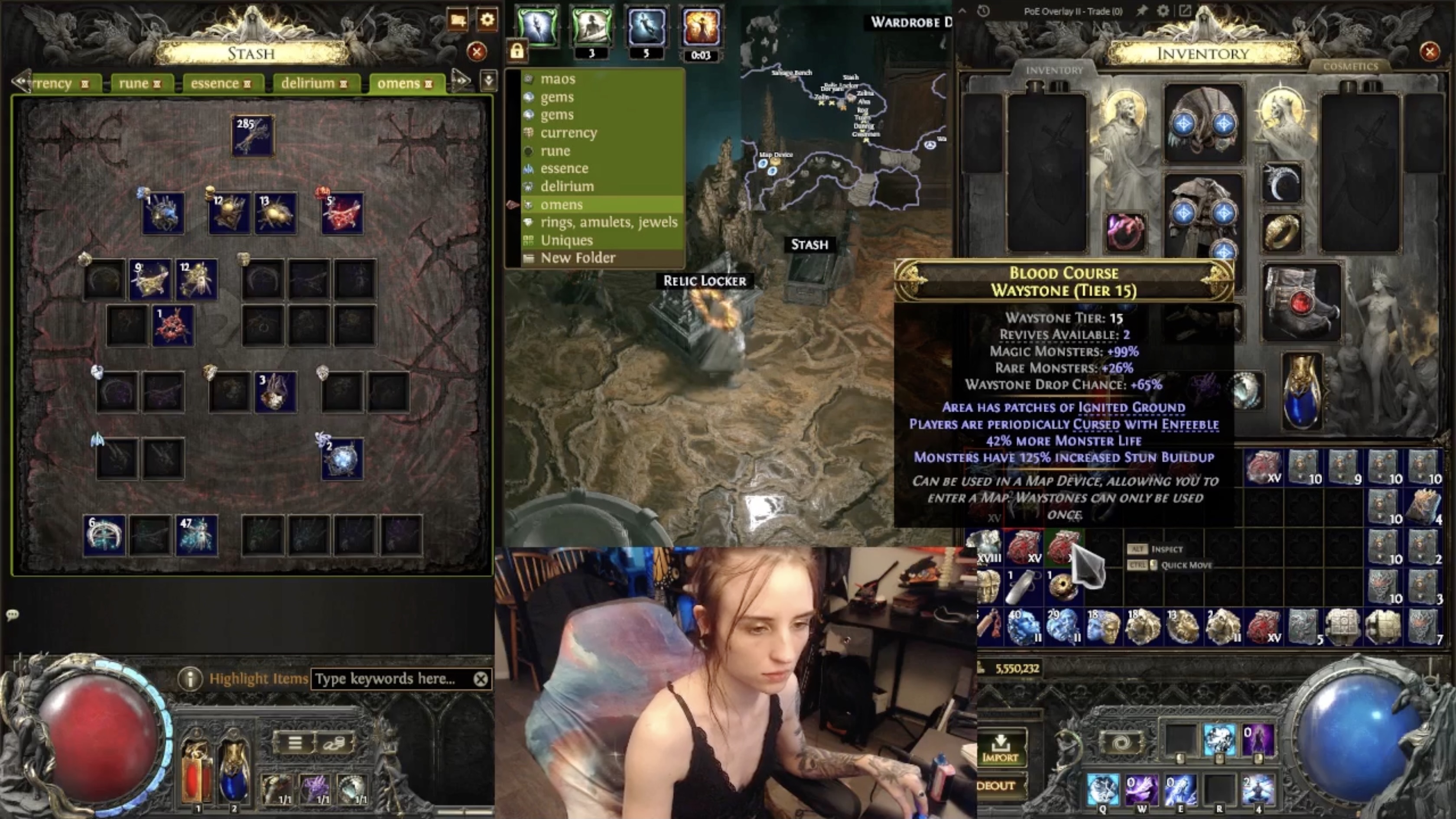Open the Uniques entry in tab list
Screen dimensions: 1456x819
(566, 240)
